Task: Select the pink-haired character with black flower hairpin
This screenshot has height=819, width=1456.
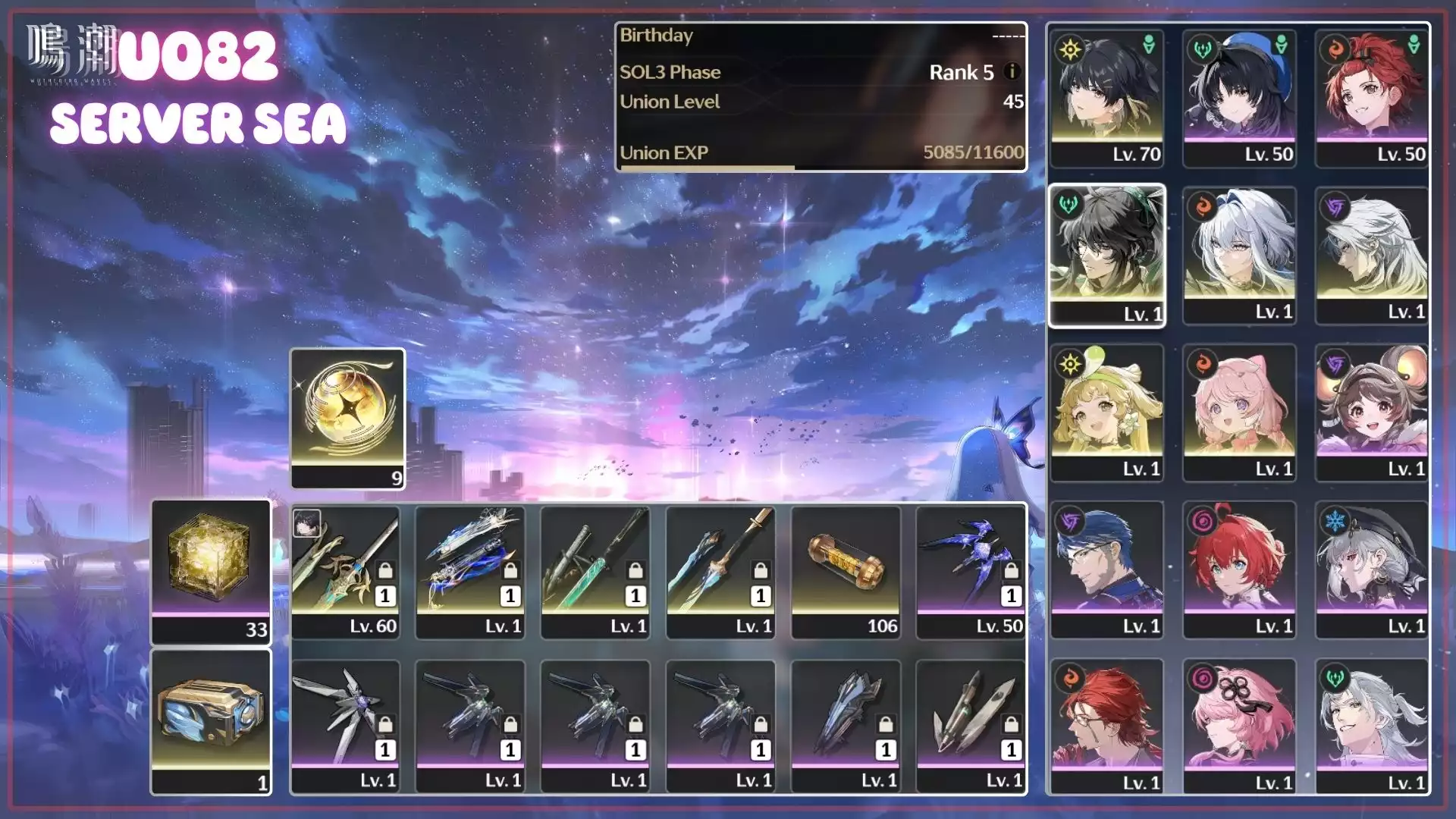Action: tap(1239, 726)
